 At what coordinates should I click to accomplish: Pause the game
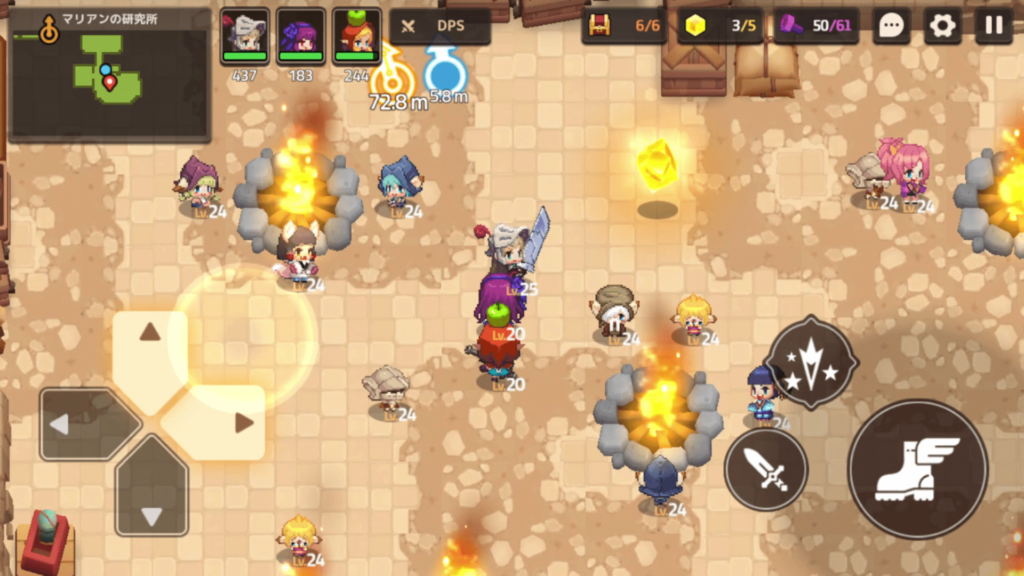[993, 26]
